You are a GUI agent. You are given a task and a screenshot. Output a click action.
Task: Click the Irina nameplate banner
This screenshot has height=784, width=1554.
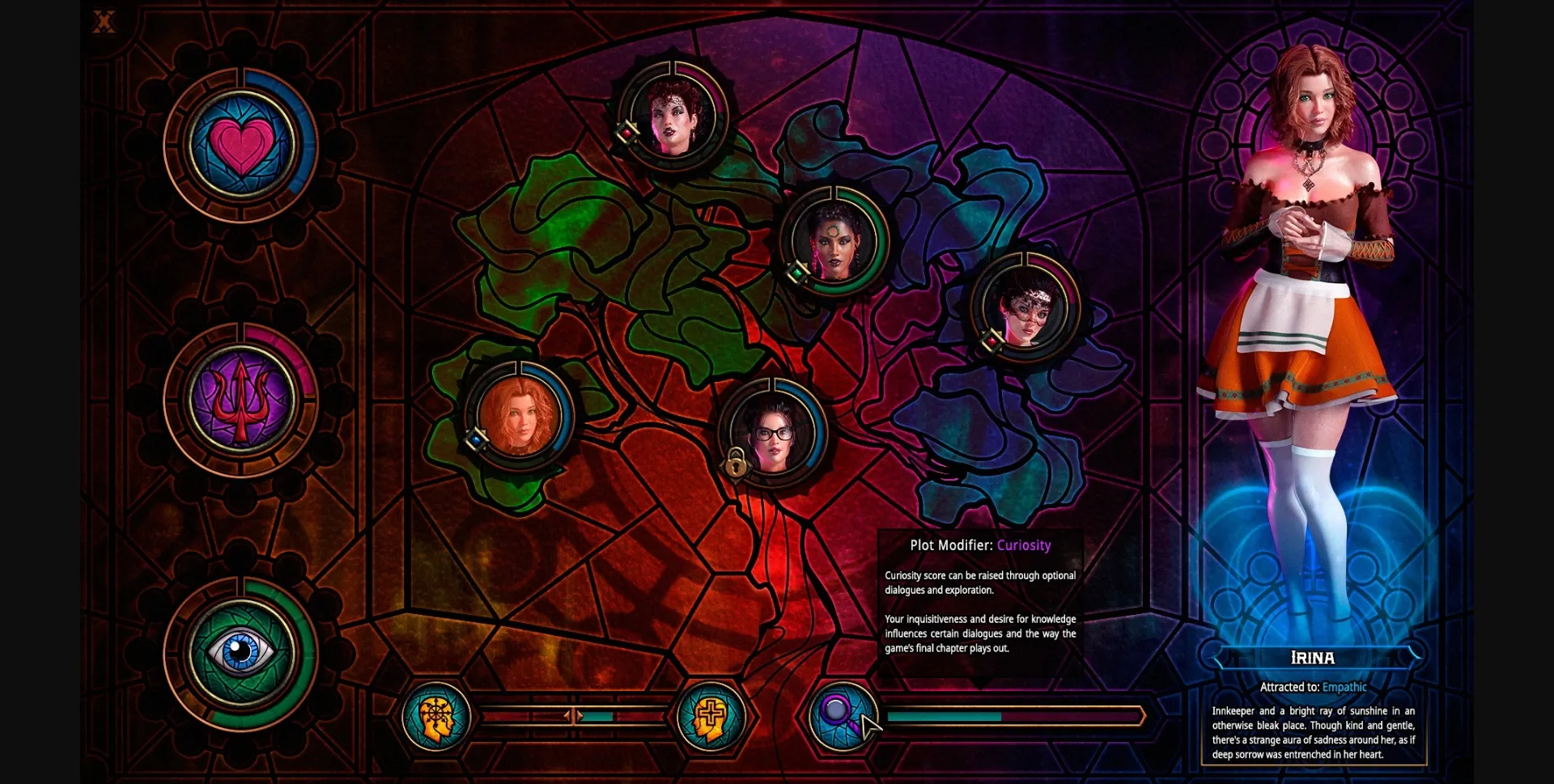[x=1313, y=657]
